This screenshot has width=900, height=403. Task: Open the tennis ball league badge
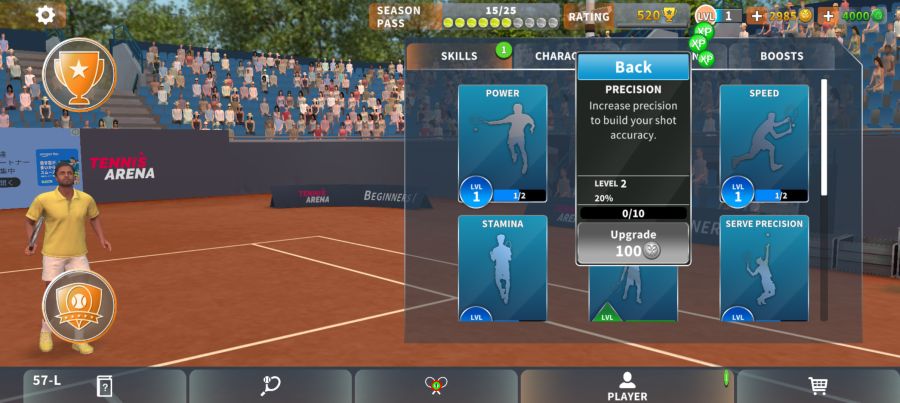79,306
